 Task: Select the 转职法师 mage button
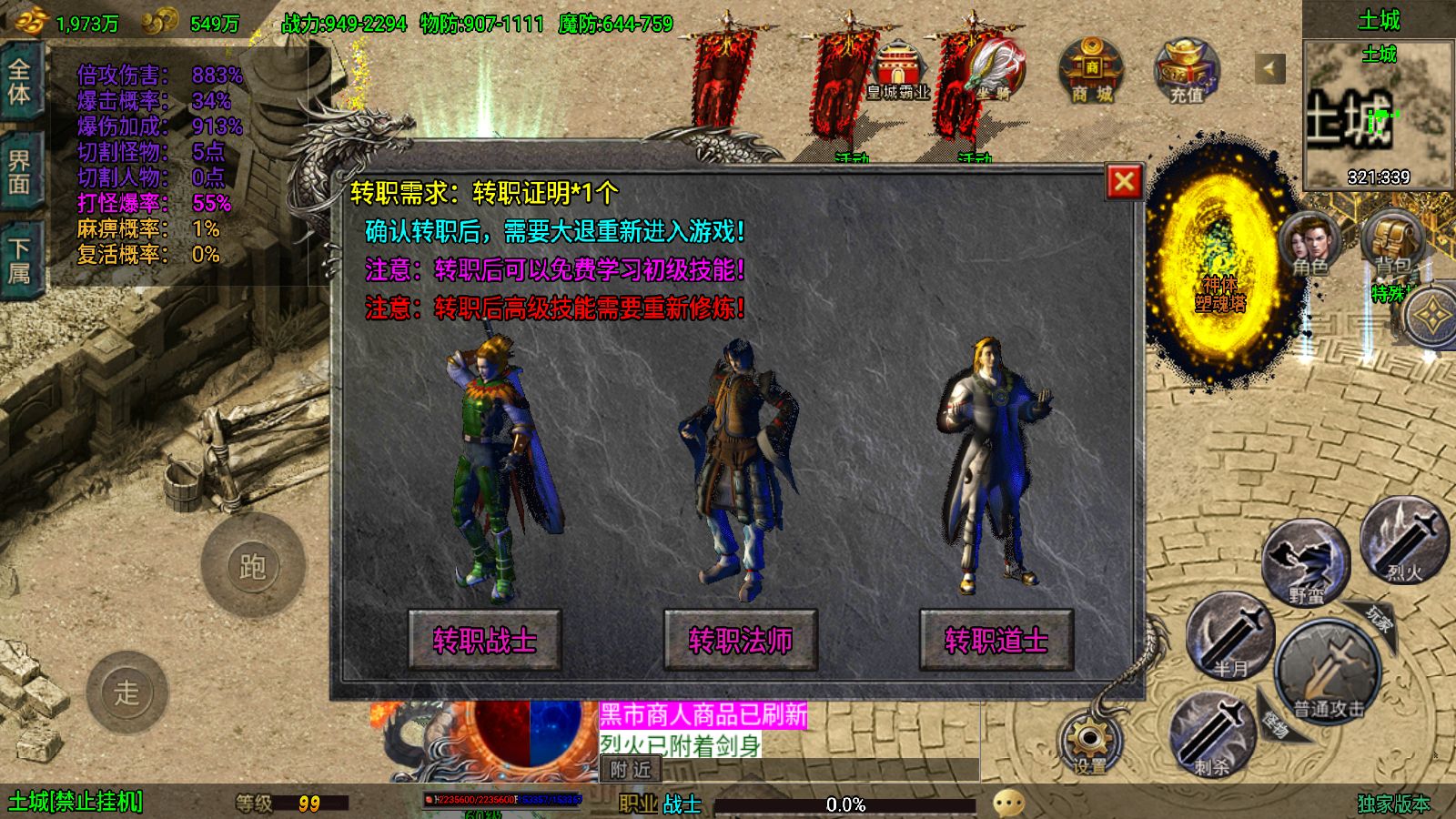point(740,640)
